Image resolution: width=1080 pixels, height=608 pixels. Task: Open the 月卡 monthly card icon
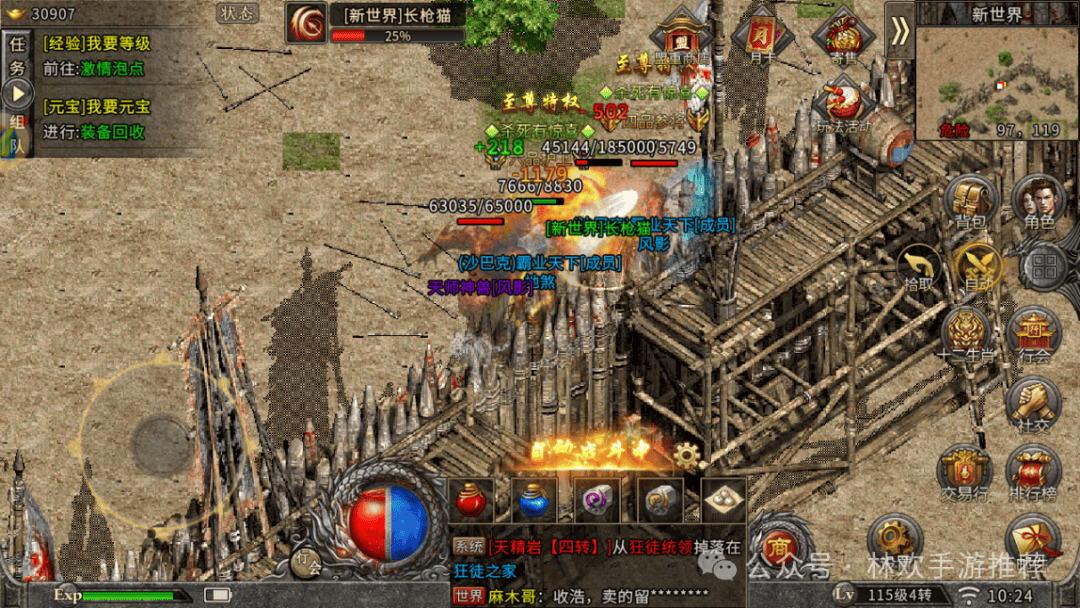[x=762, y=37]
